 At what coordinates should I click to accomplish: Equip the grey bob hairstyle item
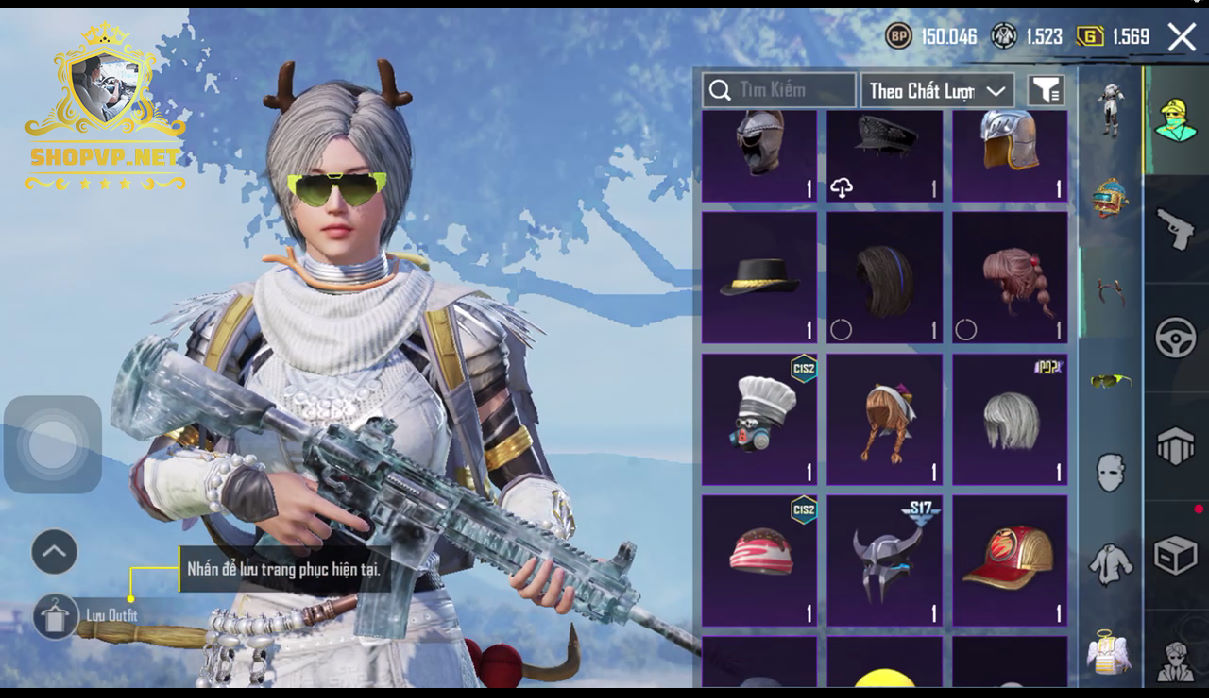[1009, 419]
